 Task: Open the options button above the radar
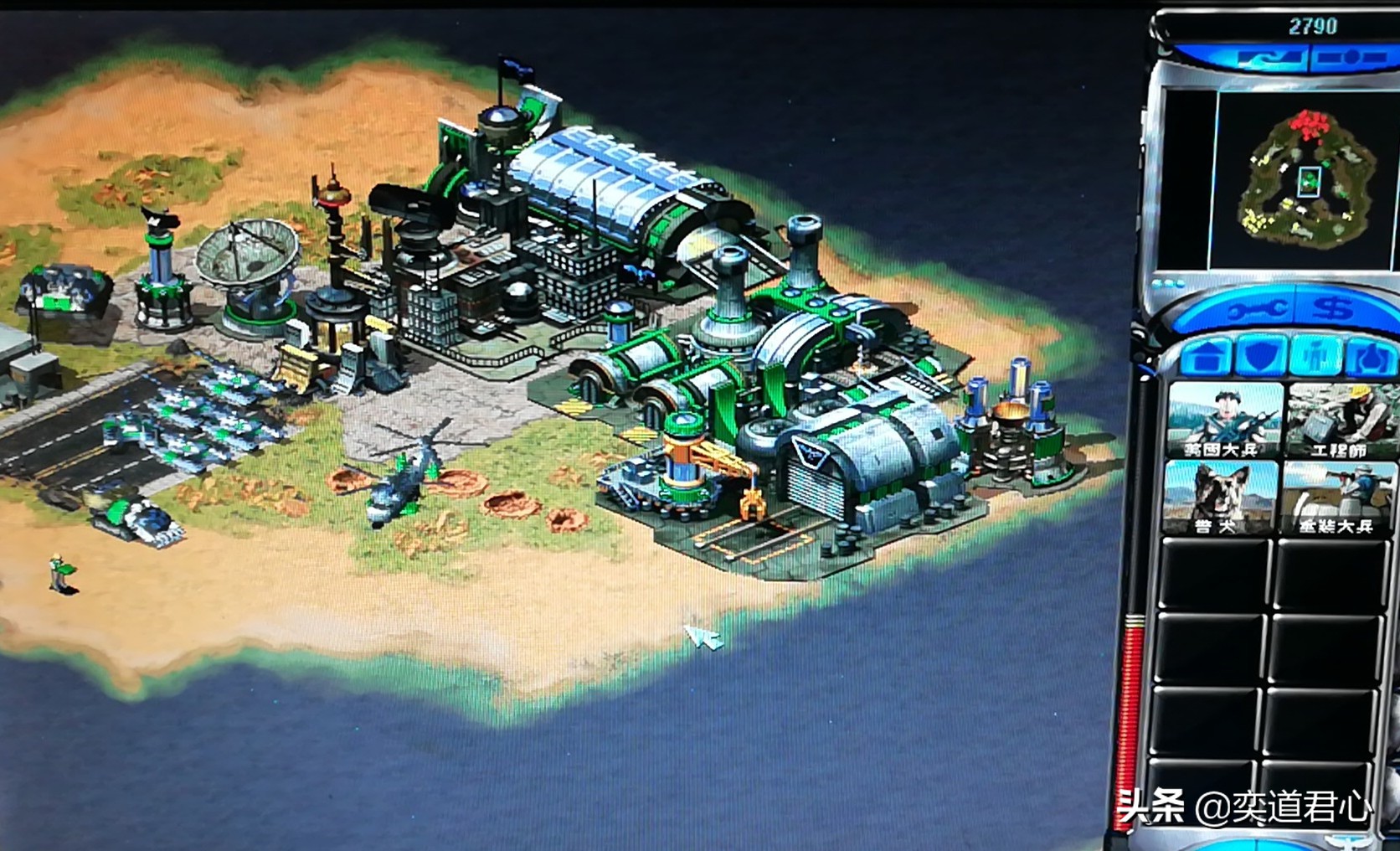click(x=1349, y=58)
